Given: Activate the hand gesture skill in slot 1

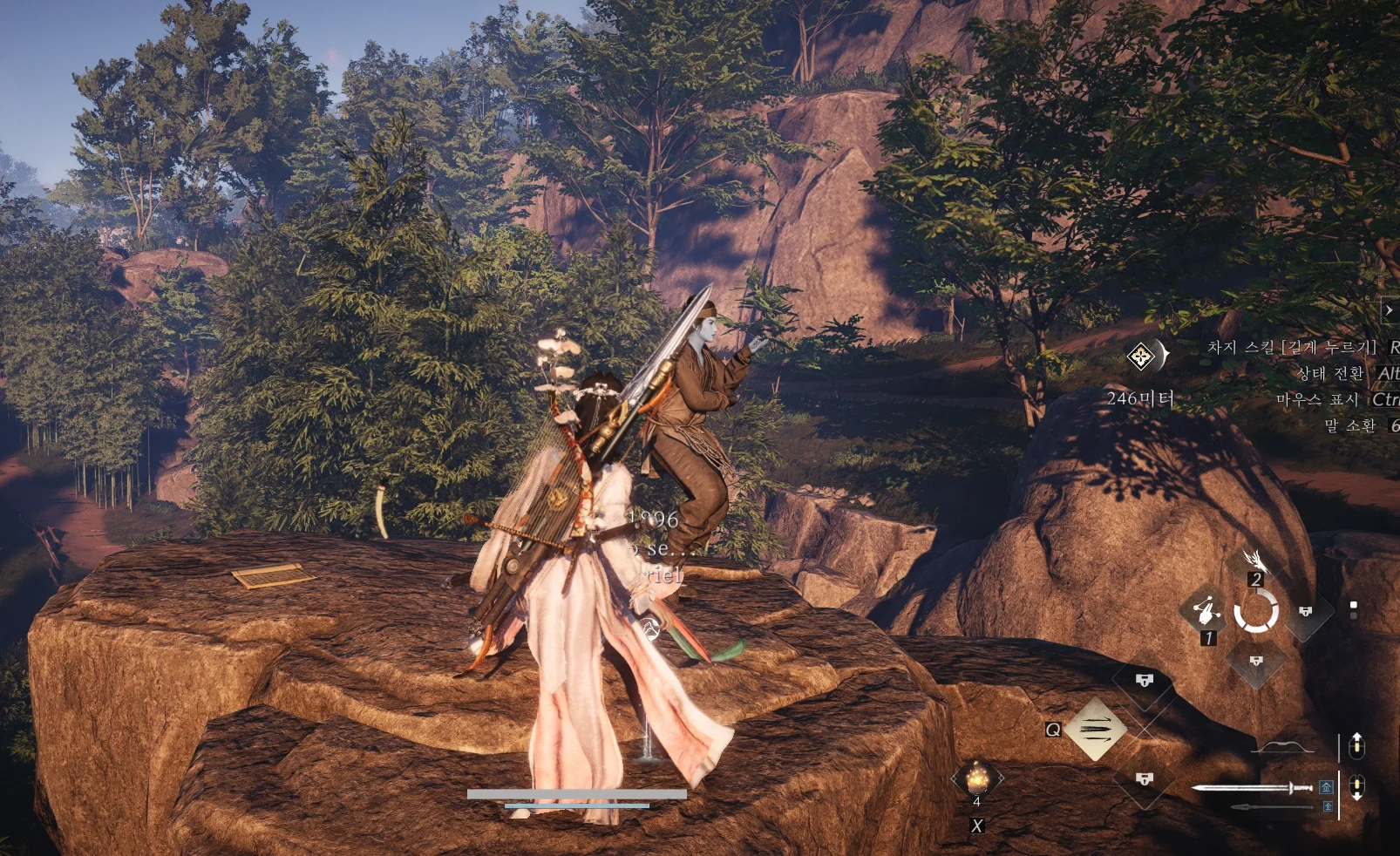Looking at the screenshot, I should point(1206,610).
